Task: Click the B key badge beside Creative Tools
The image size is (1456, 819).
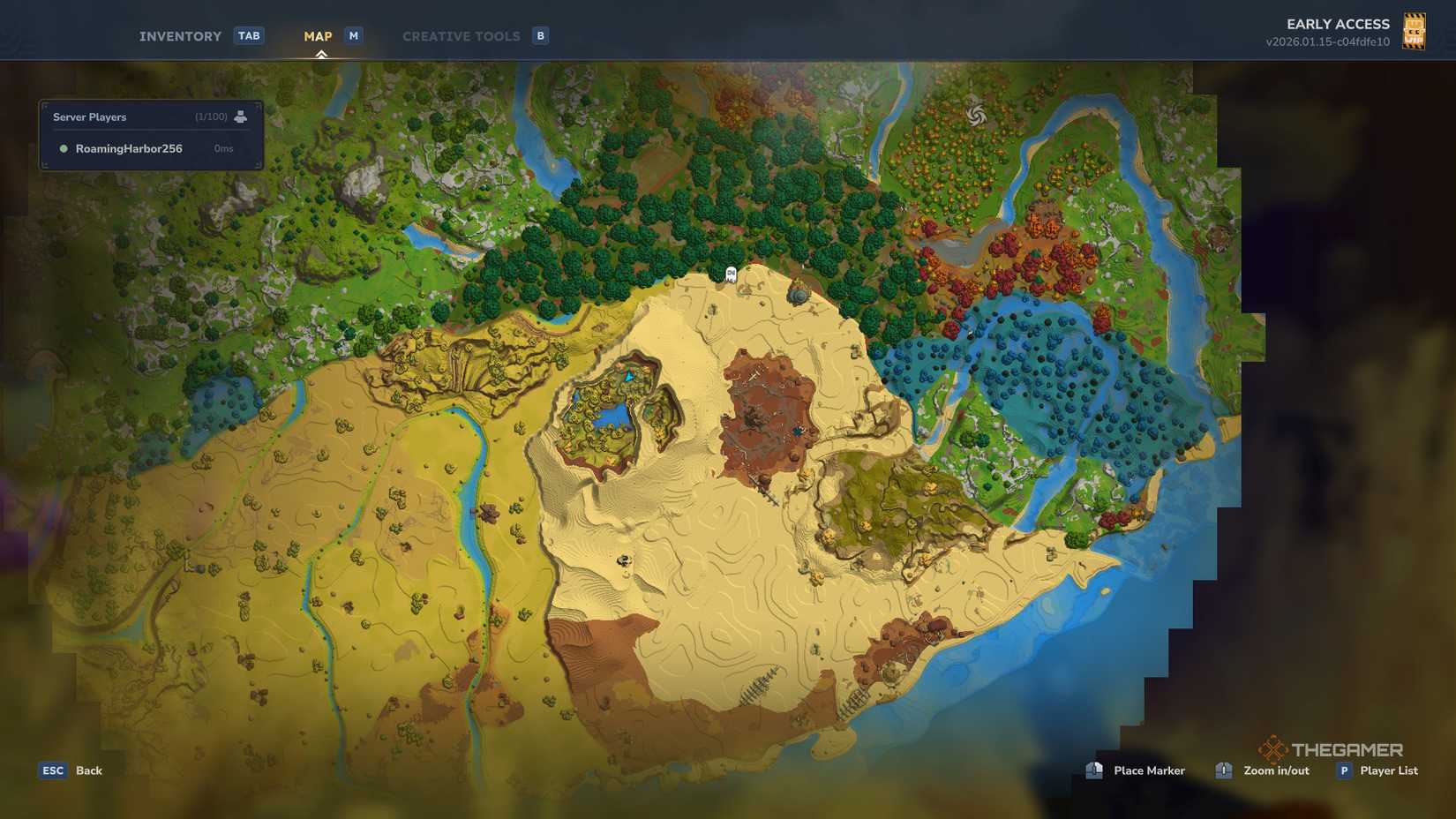Action: (539, 35)
